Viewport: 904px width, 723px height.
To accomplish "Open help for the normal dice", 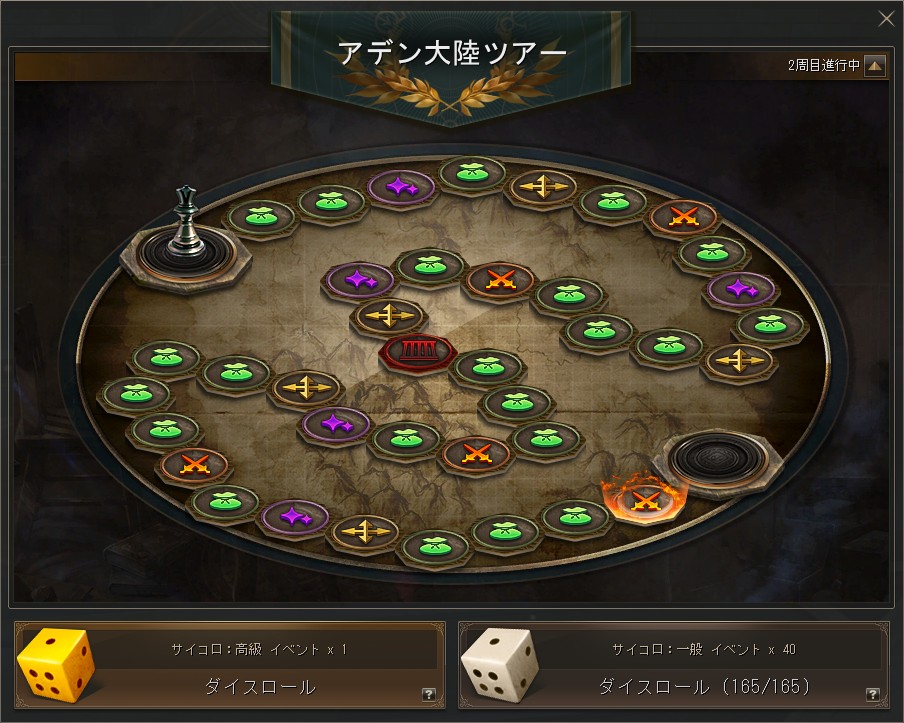I will pos(872,694).
